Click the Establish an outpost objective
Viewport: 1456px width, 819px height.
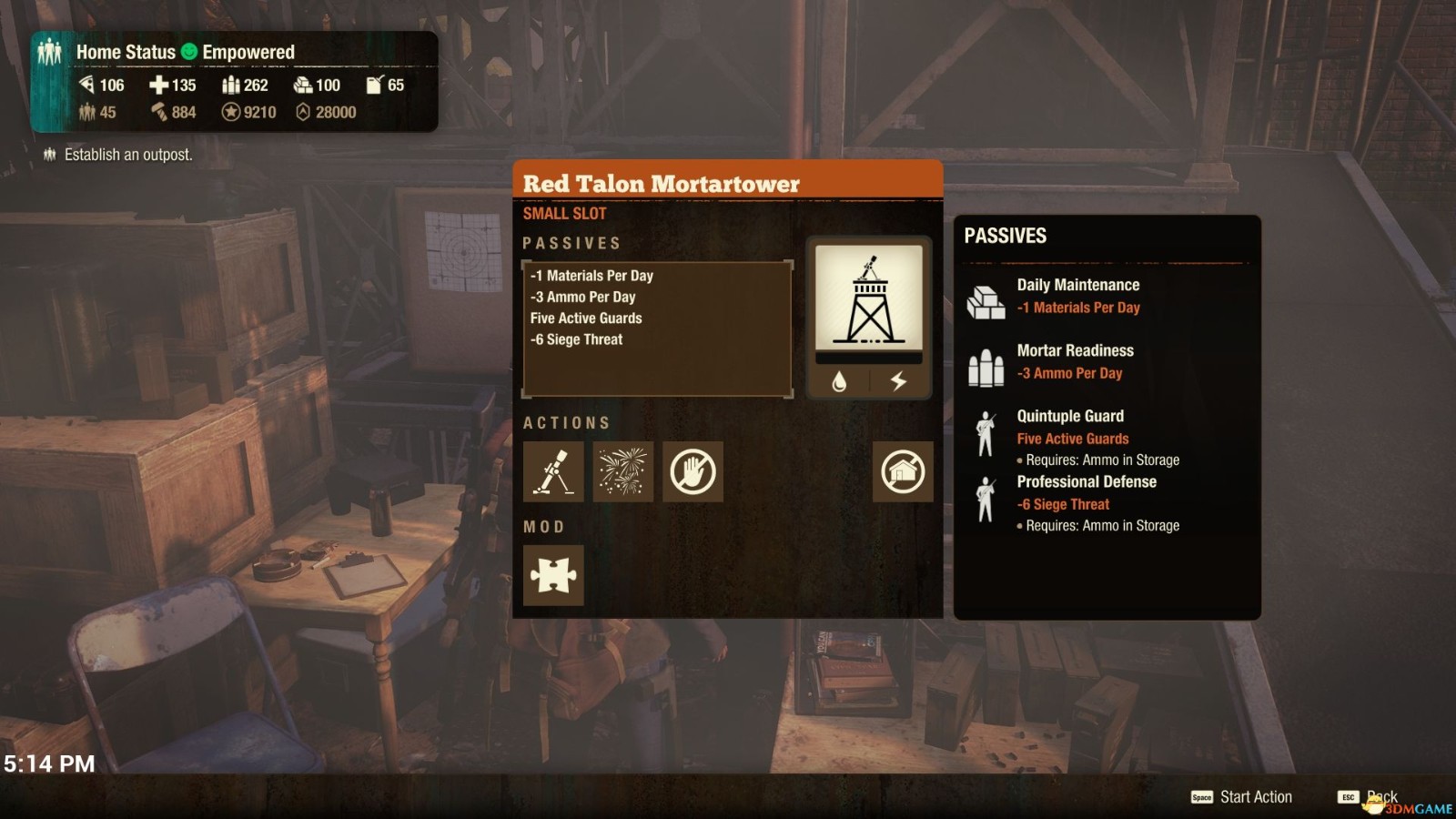click(x=127, y=155)
